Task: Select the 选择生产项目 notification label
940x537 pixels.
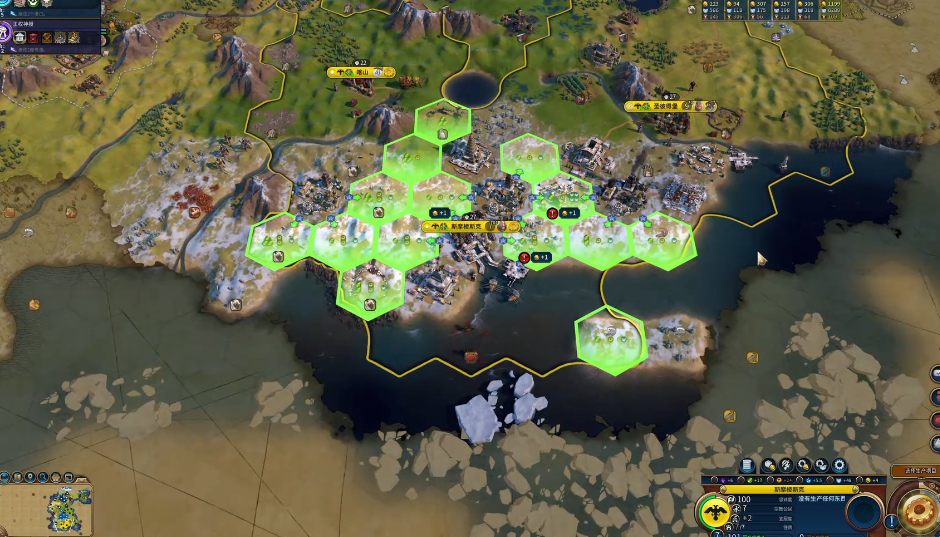Action: pos(915,470)
